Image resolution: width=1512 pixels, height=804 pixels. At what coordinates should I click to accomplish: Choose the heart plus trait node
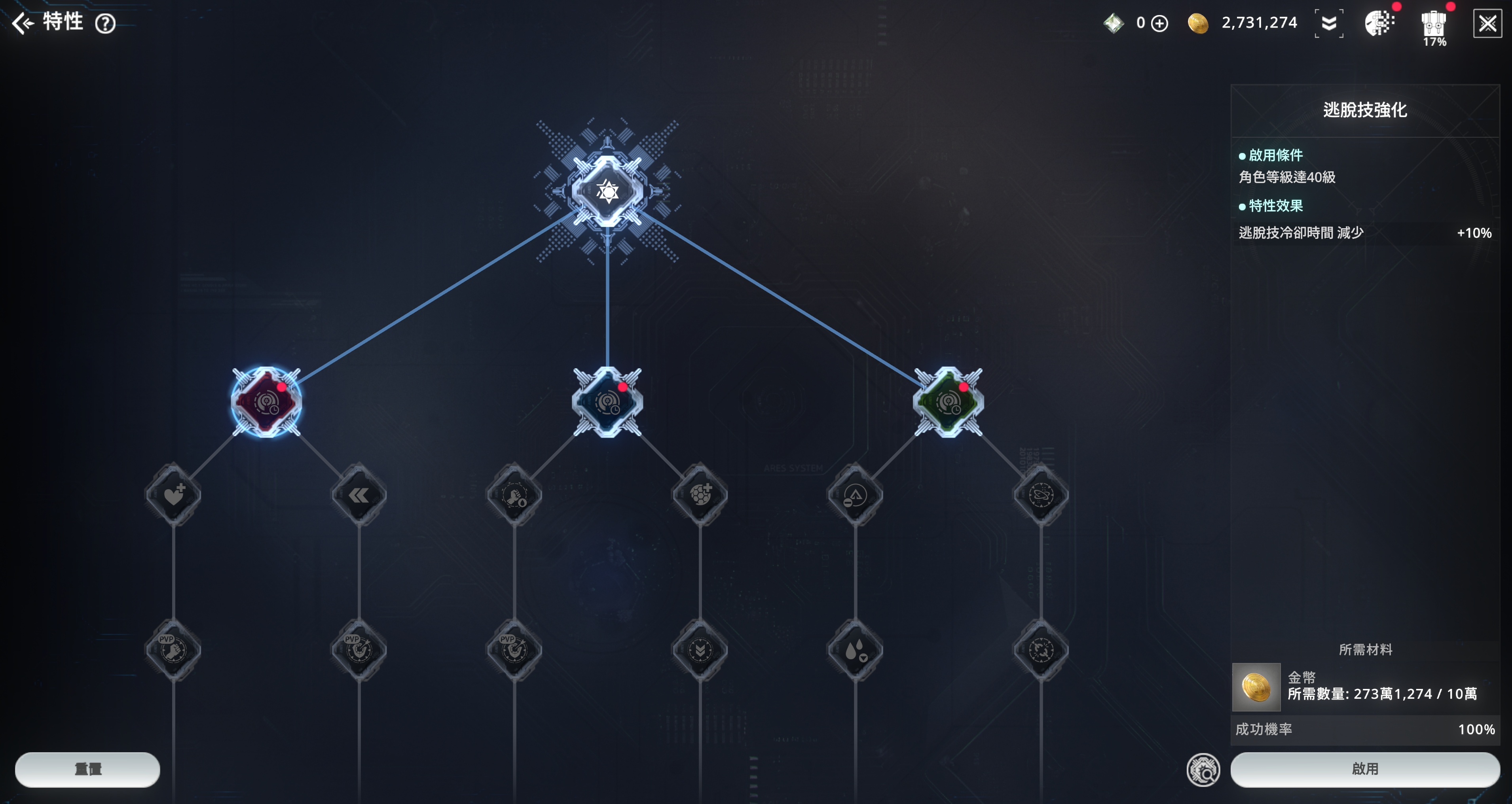[173, 496]
